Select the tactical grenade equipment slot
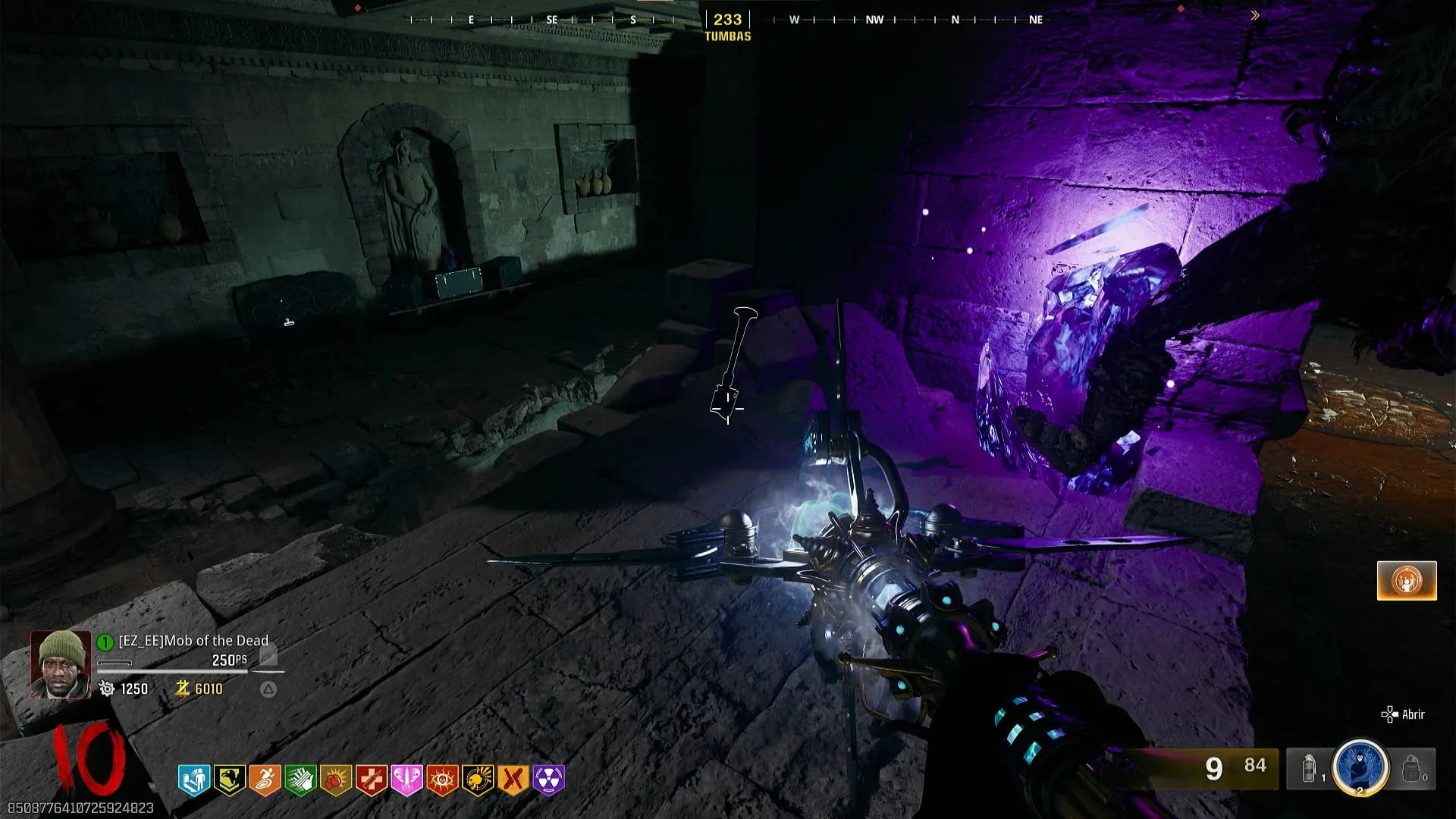Image resolution: width=1456 pixels, height=819 pixels. coord(1310,768)
